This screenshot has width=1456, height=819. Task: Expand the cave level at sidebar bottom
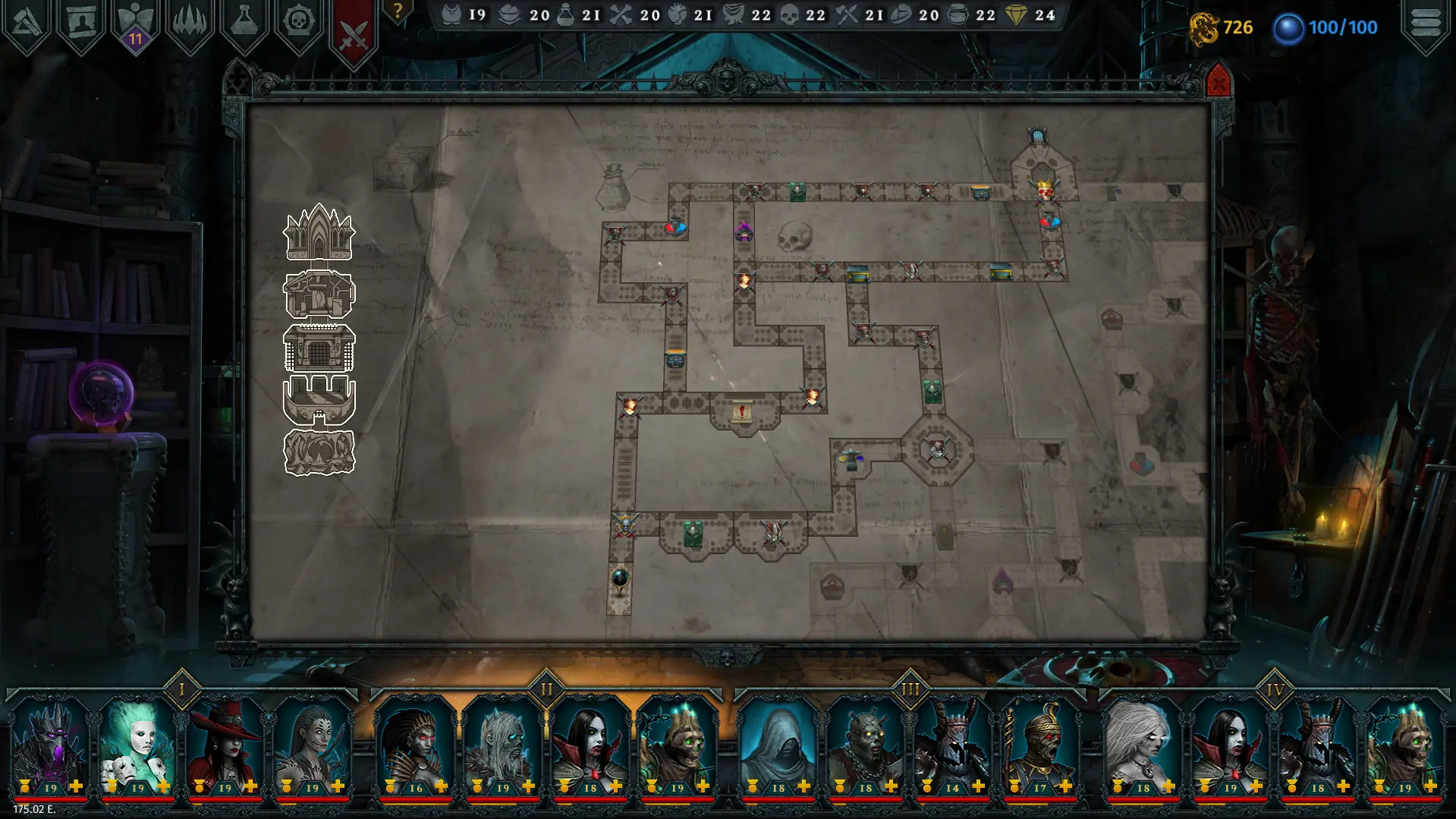[319, 452]
